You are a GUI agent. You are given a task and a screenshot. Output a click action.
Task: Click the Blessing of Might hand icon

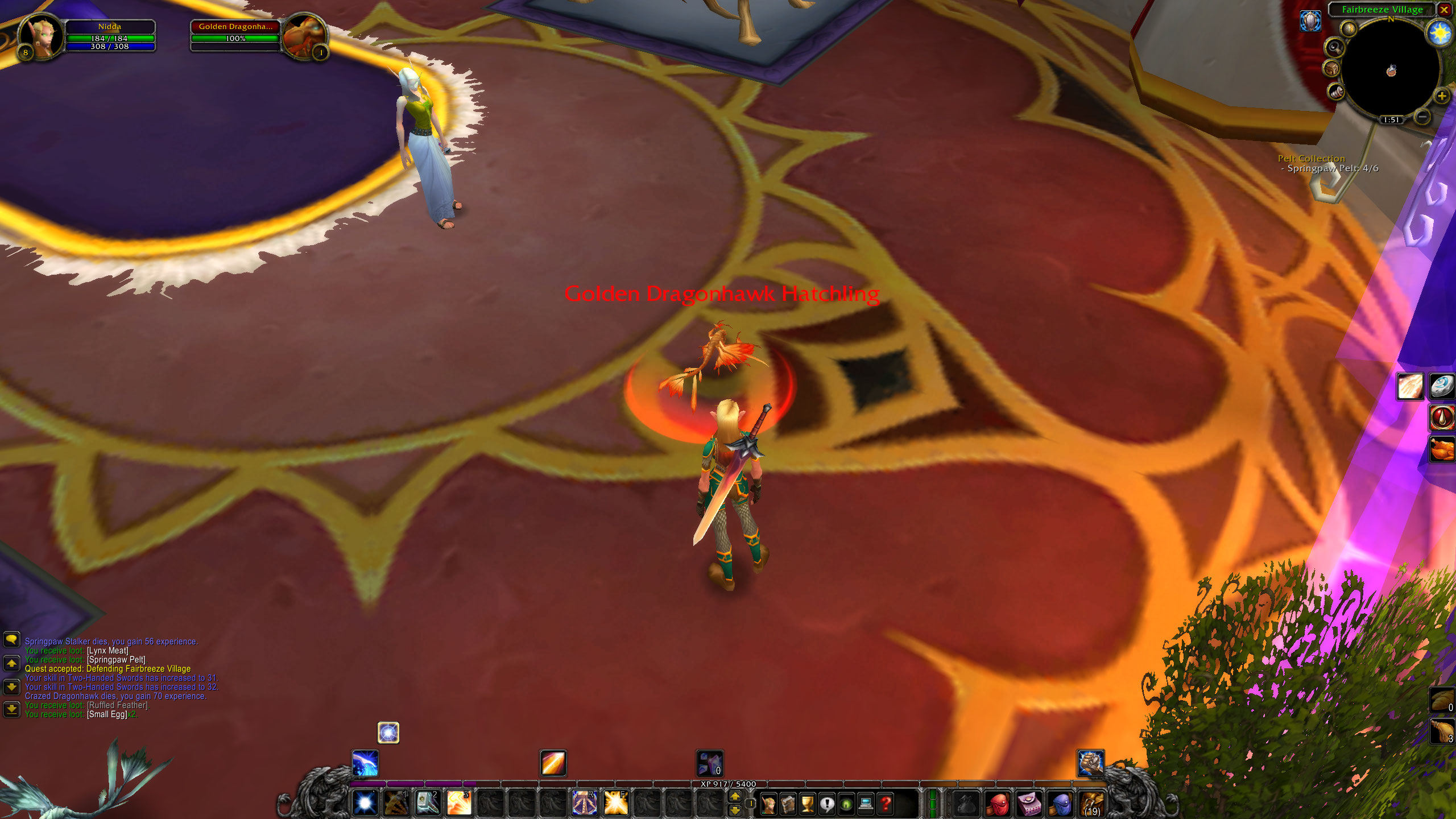click(x=1410, y=386)
